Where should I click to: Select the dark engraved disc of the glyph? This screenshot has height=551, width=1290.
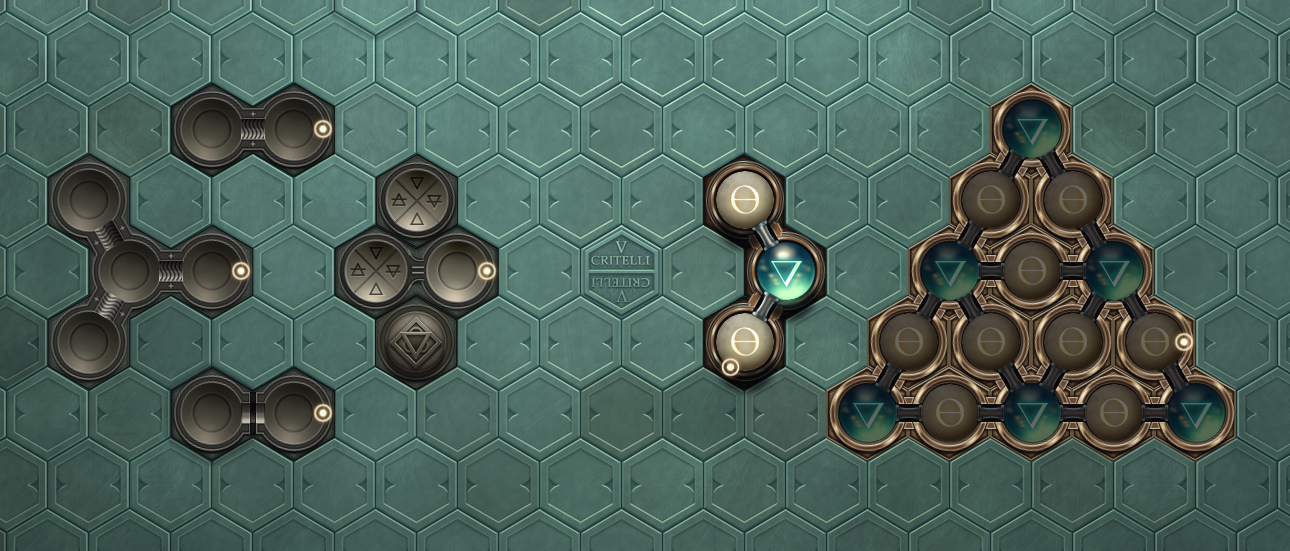click(x=417, y=341)
